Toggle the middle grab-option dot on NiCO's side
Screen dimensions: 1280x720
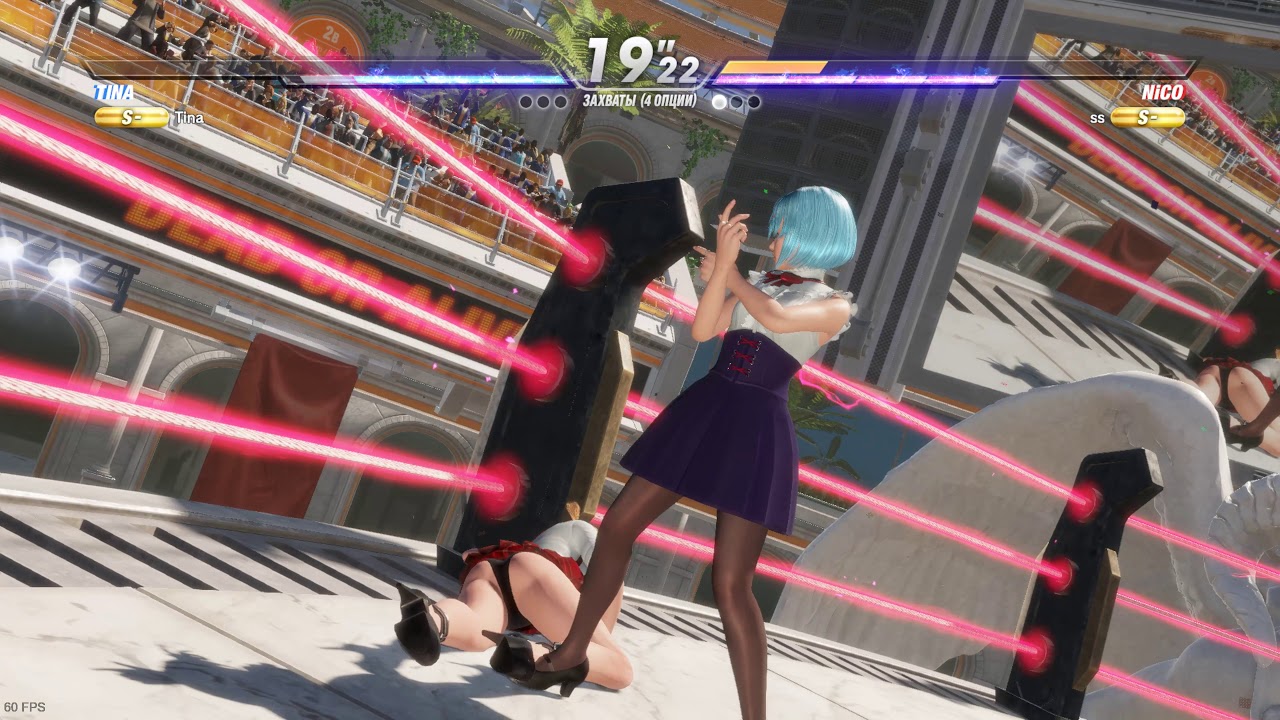pos(735,100)
